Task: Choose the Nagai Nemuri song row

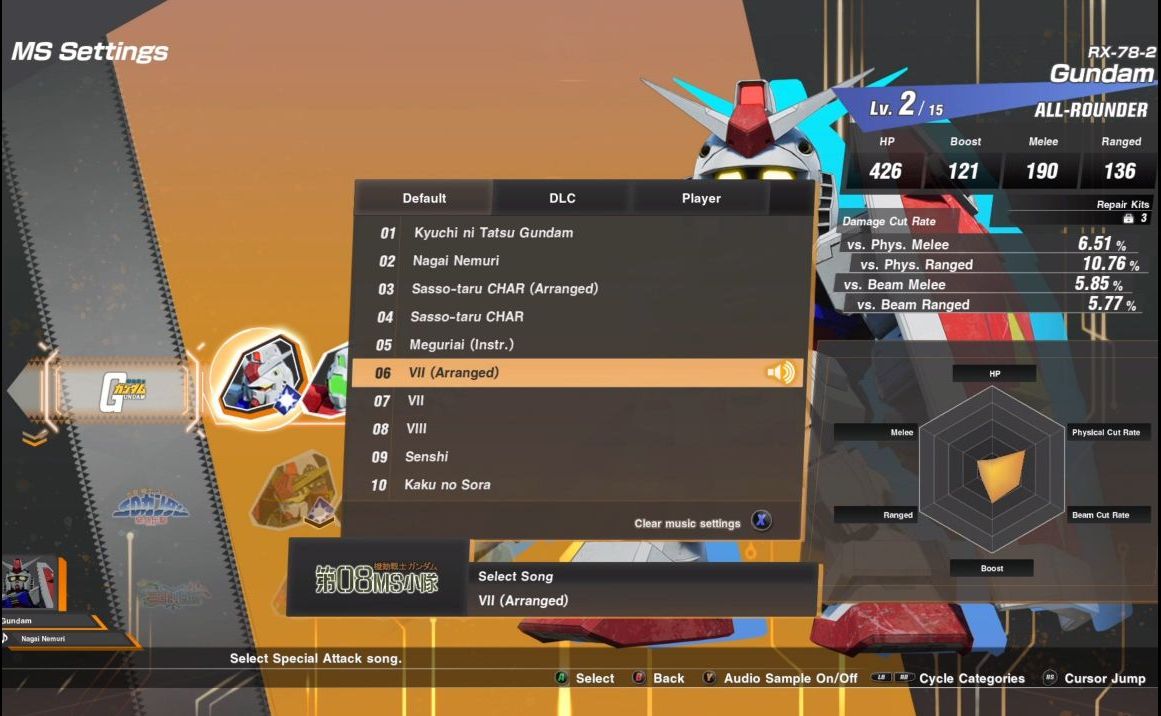Action: (455, 261)
